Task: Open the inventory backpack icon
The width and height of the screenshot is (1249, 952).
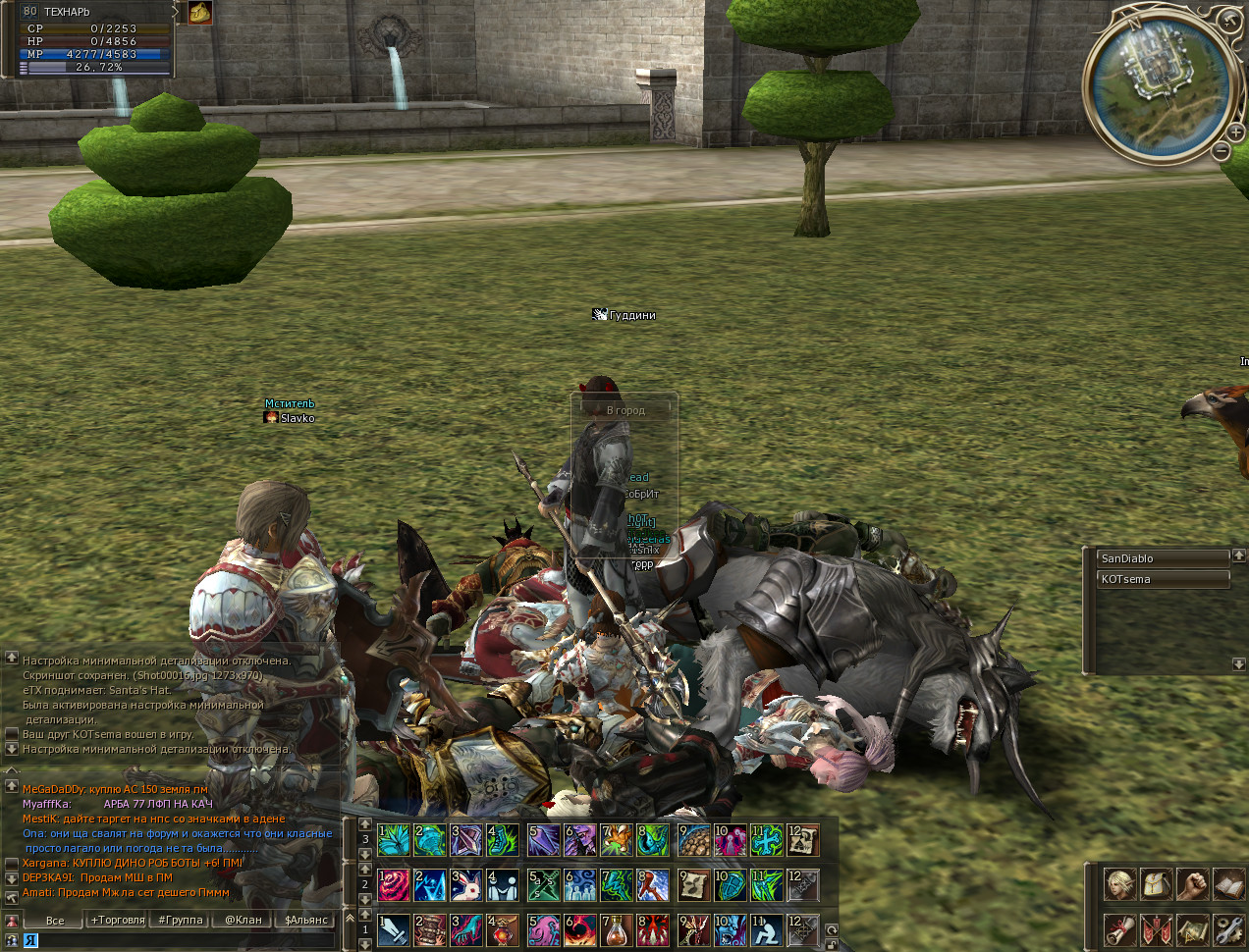Action: (1157, 884)
